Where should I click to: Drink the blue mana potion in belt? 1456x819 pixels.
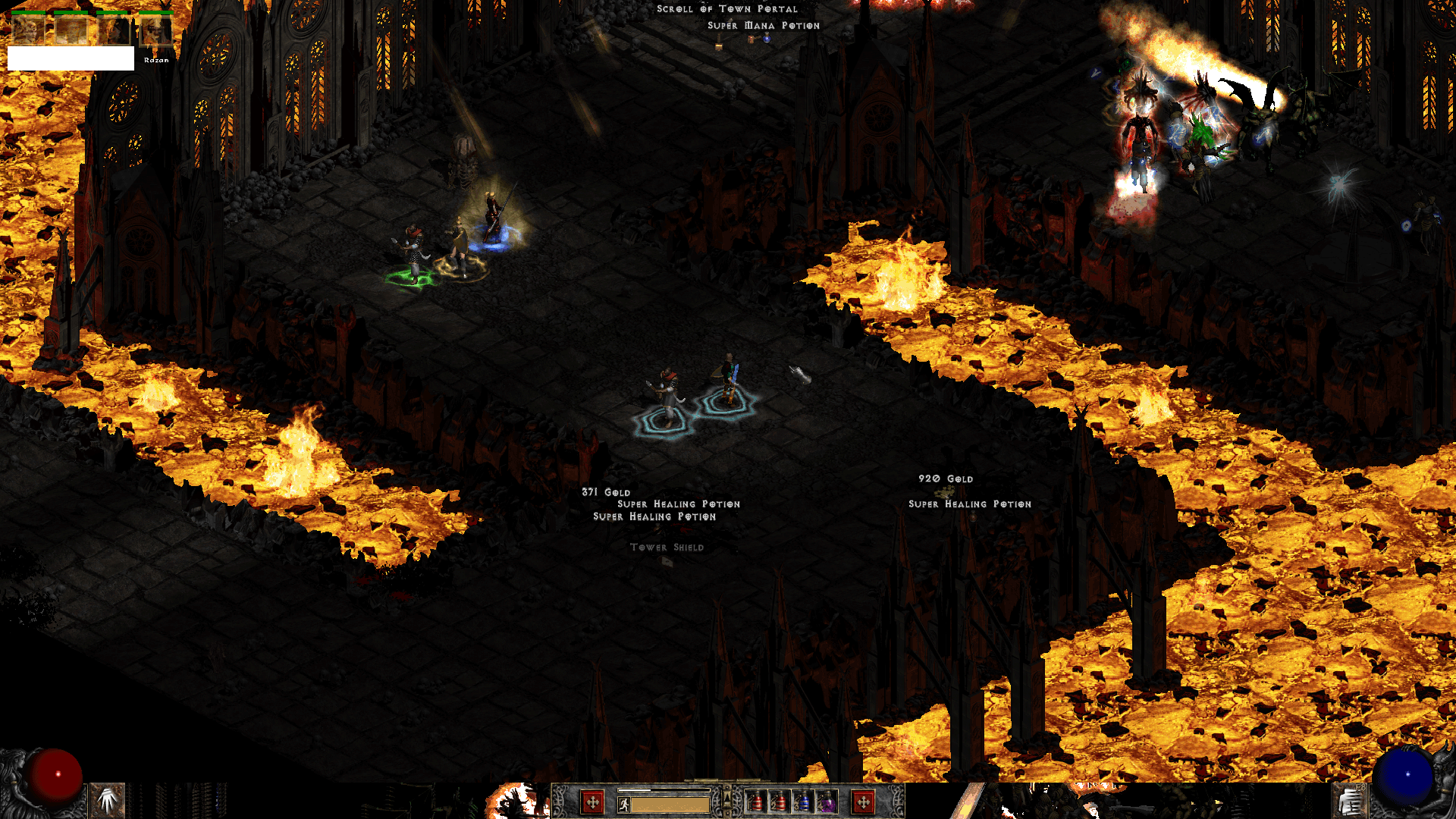(803, 802)
